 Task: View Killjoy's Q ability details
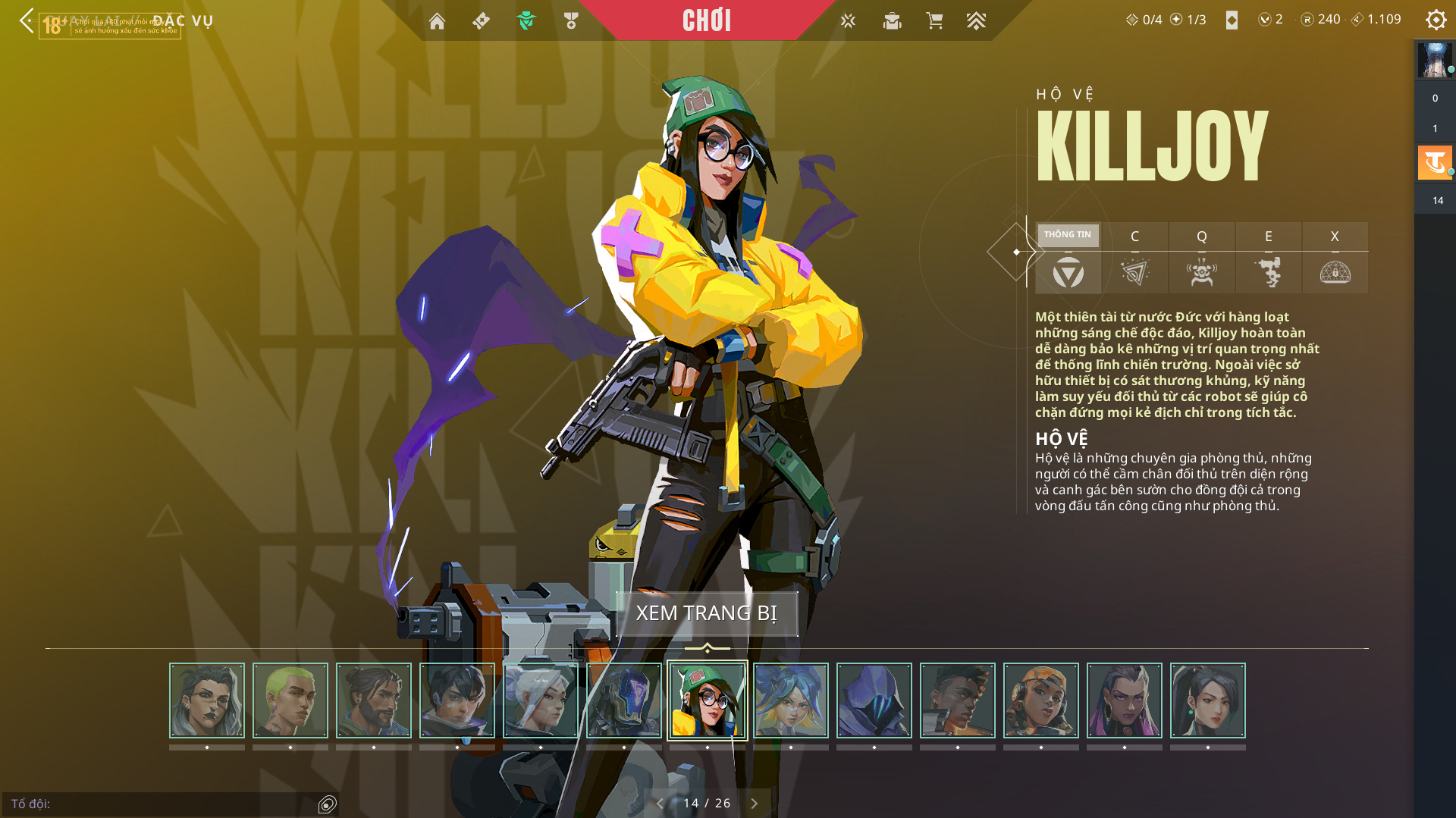[1201, 258]
